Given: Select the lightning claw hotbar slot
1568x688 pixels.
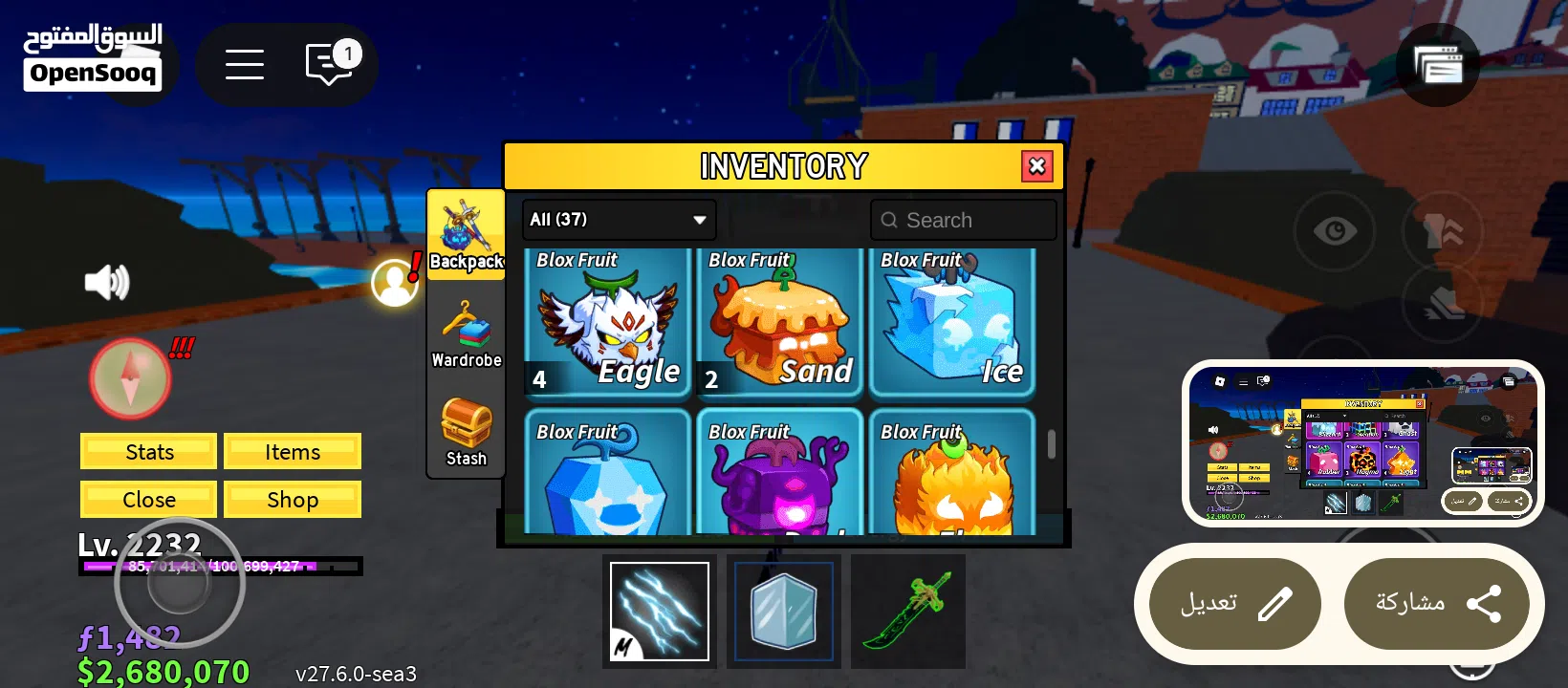Looking at the screenshot, I should 660,612.
